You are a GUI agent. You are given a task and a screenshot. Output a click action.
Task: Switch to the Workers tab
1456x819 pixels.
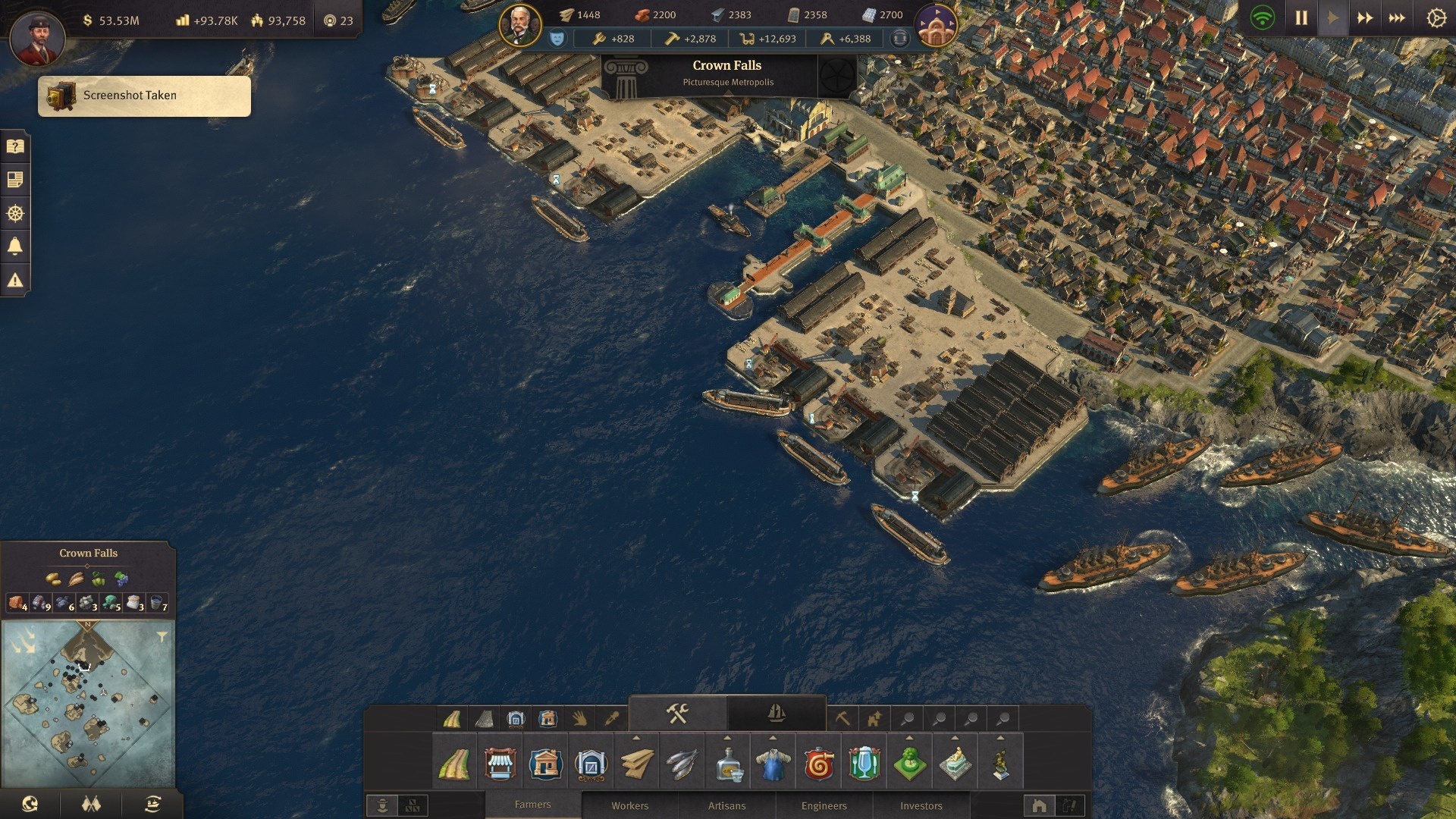click(629, 805)
